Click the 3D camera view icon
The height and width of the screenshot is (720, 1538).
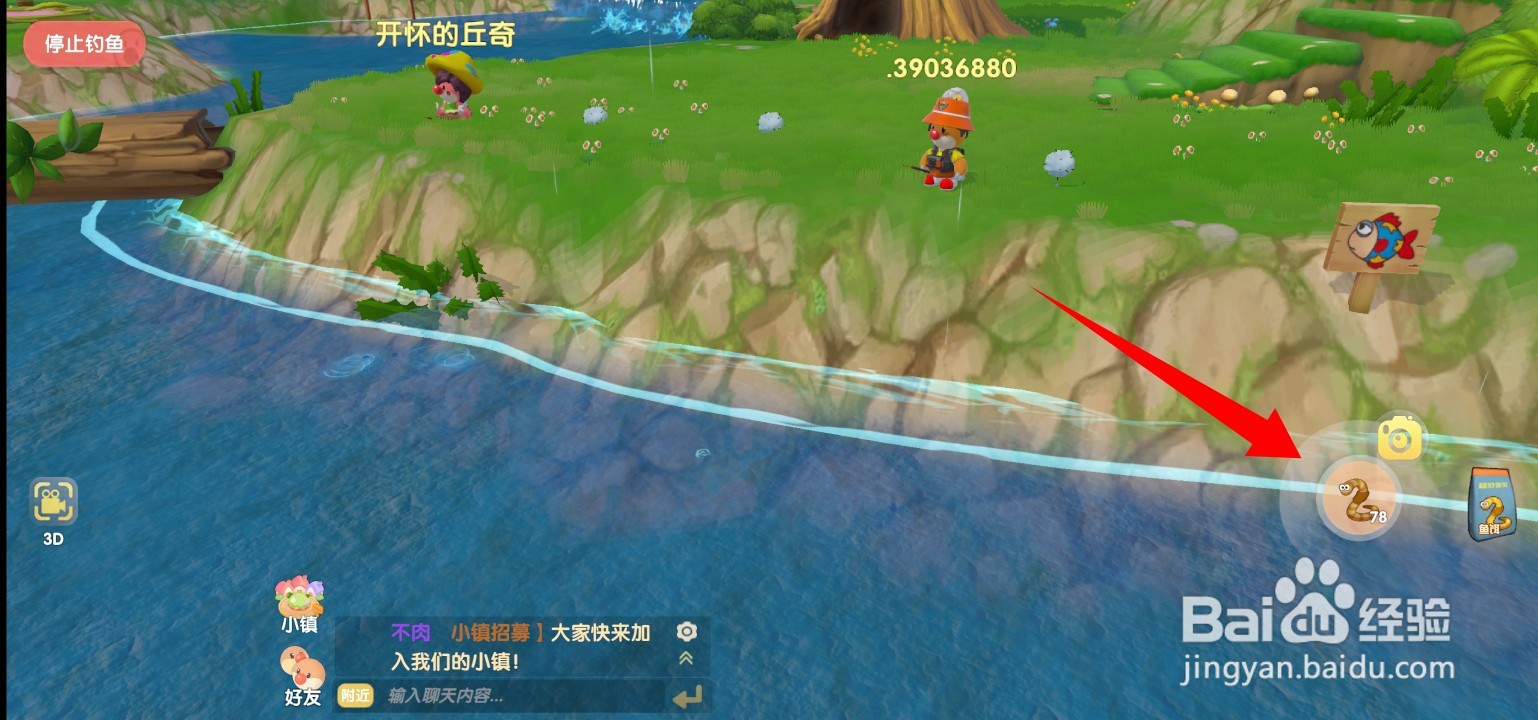[x=52, y=502]
